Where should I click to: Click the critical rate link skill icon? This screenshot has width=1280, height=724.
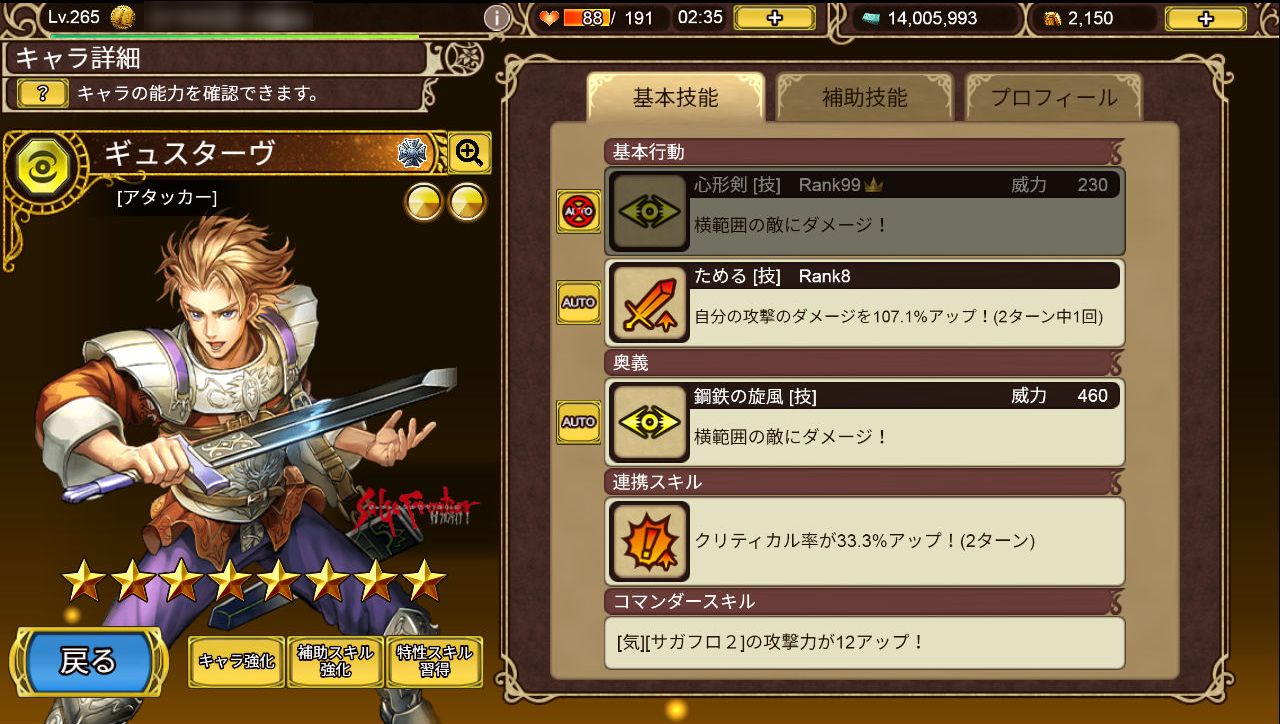tap(649, 541)
